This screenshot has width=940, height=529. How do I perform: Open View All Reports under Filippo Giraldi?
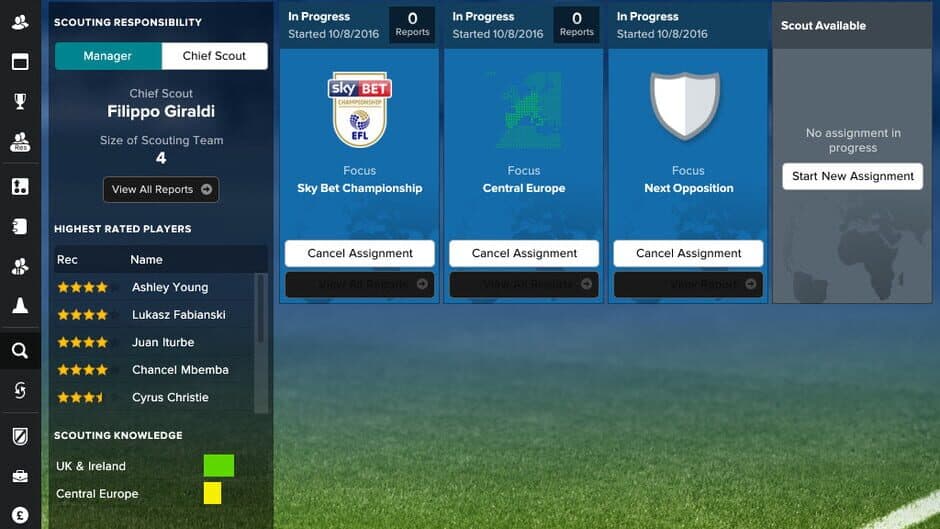click(x=161, y=189)
